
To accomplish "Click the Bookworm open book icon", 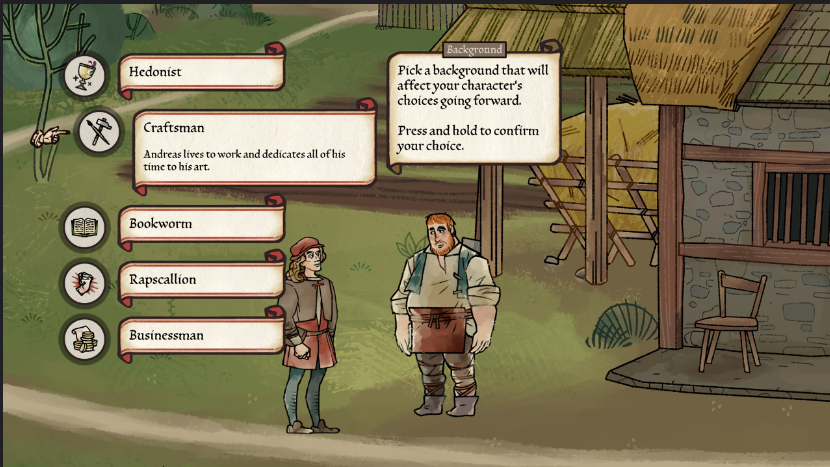I will point(84,227).
